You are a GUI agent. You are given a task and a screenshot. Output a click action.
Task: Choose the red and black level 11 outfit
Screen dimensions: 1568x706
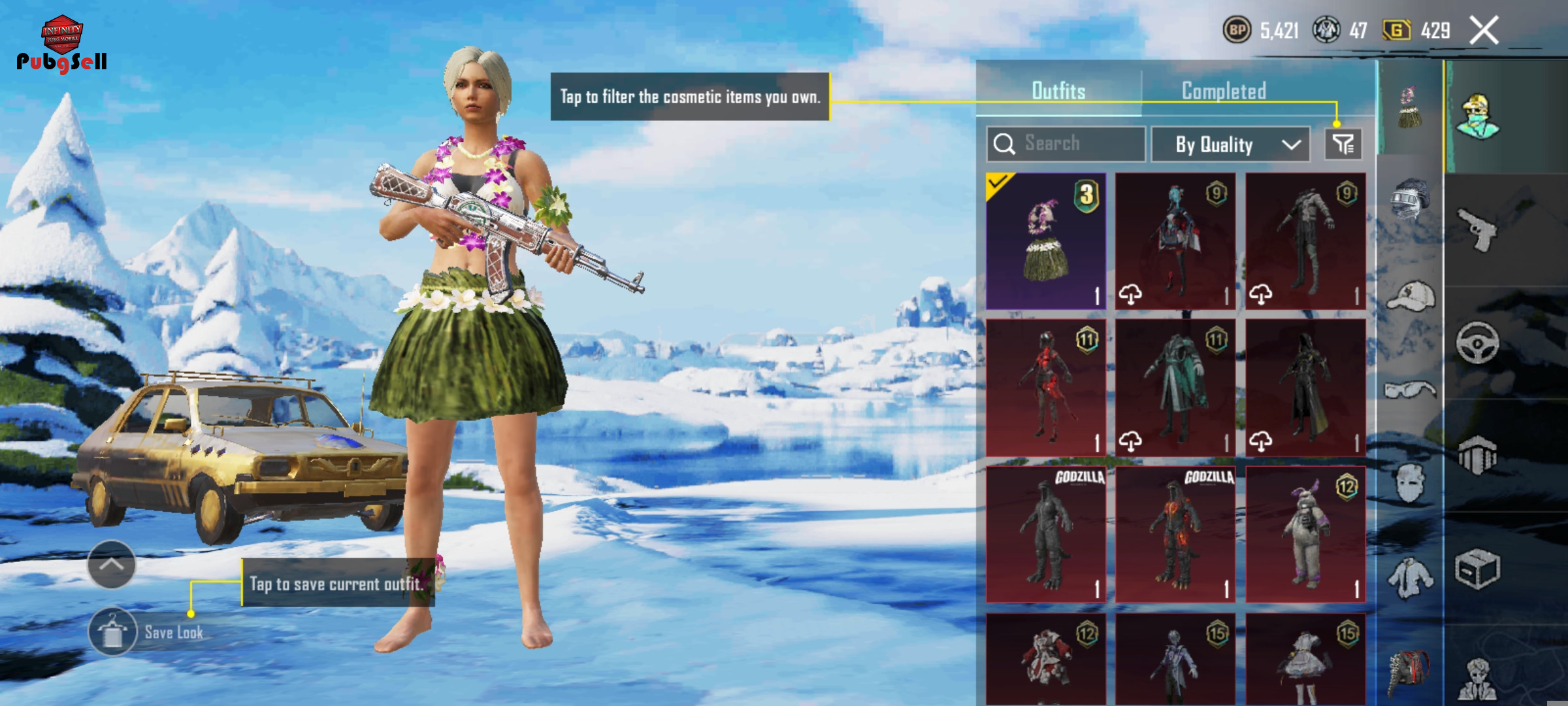pos(1045,388)
